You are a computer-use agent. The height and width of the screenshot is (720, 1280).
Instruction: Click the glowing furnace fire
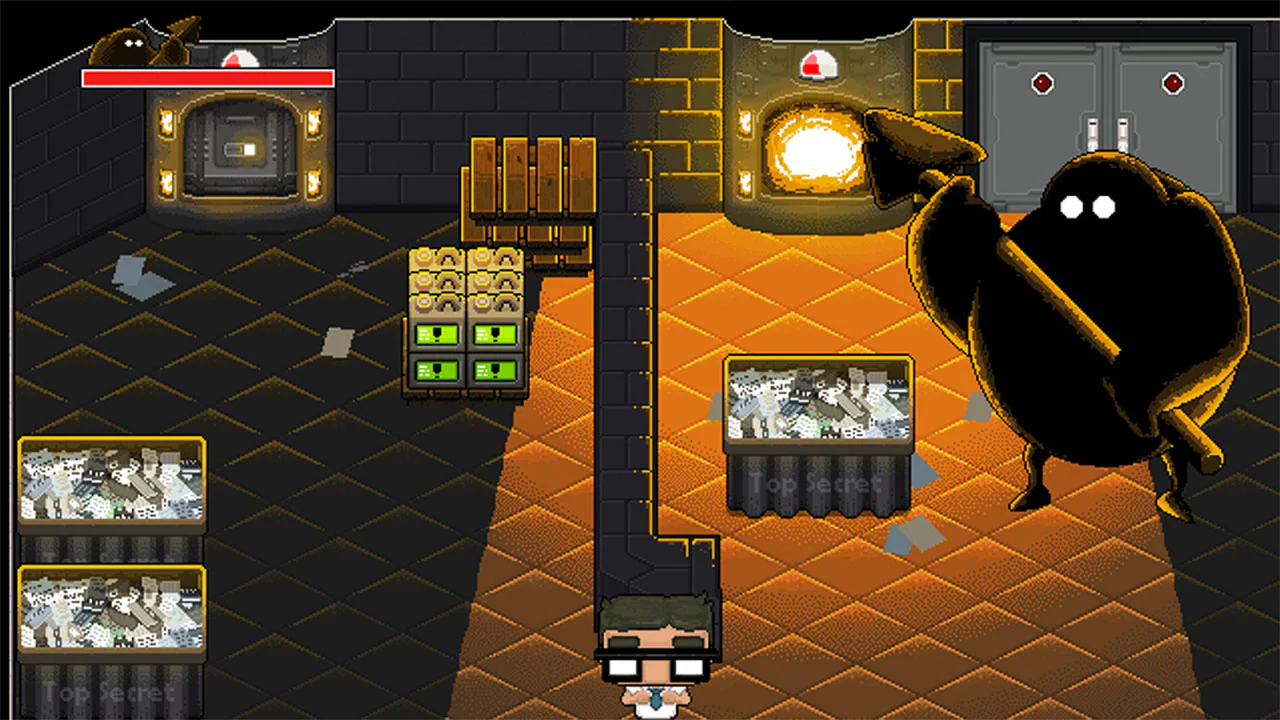point(815,150)
